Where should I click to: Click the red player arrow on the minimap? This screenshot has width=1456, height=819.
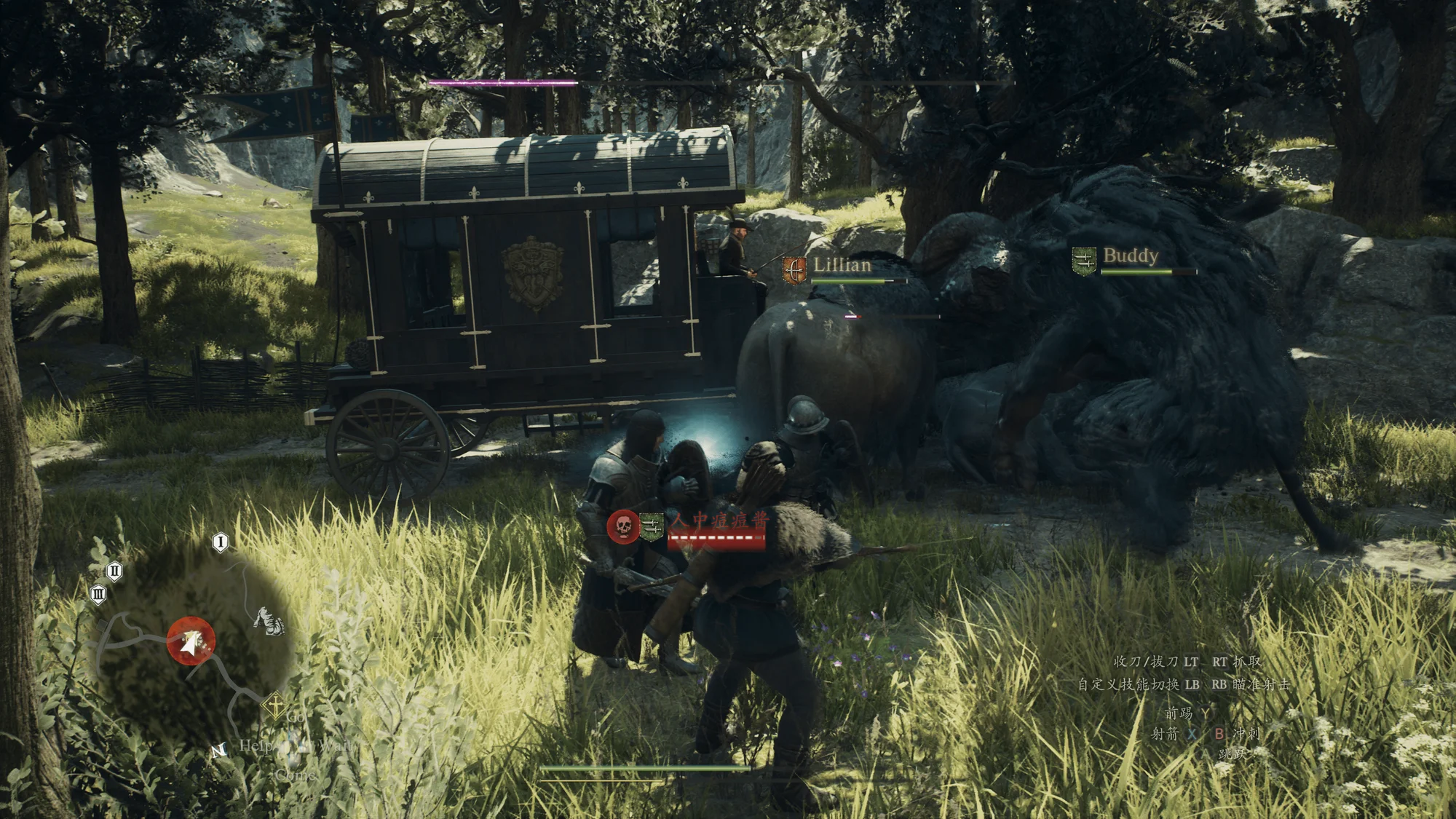tap(191, 641)
